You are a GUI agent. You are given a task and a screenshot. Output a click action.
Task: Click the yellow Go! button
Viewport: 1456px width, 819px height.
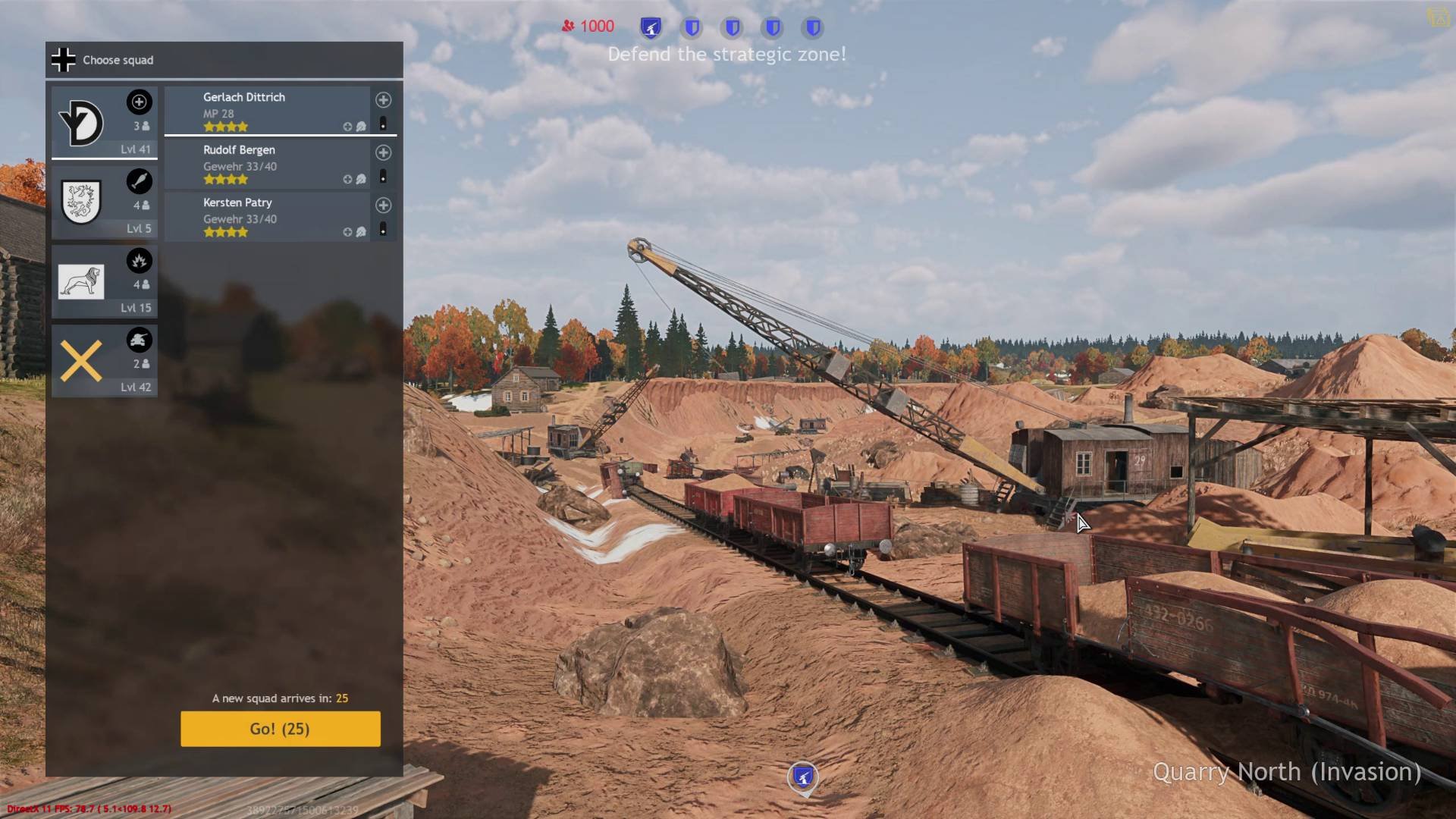(x=280, y=729)
